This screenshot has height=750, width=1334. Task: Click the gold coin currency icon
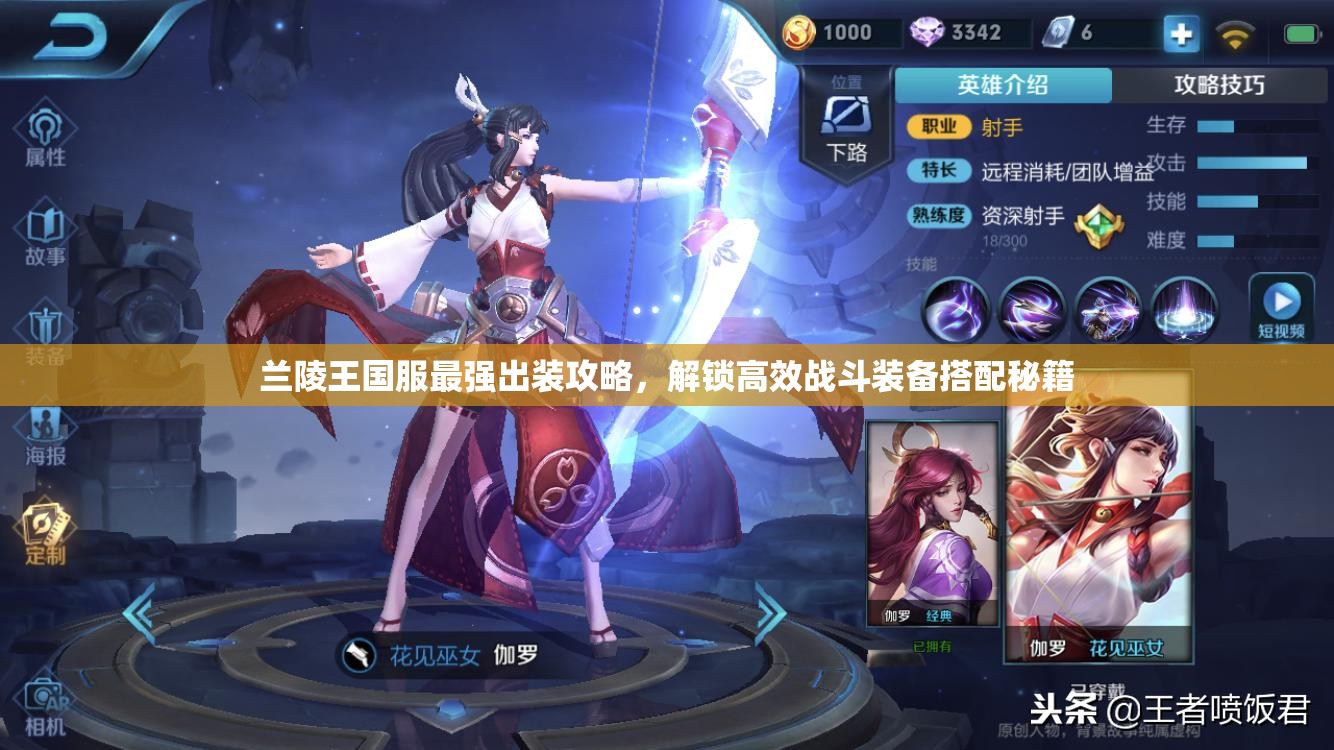coord(801,31)
